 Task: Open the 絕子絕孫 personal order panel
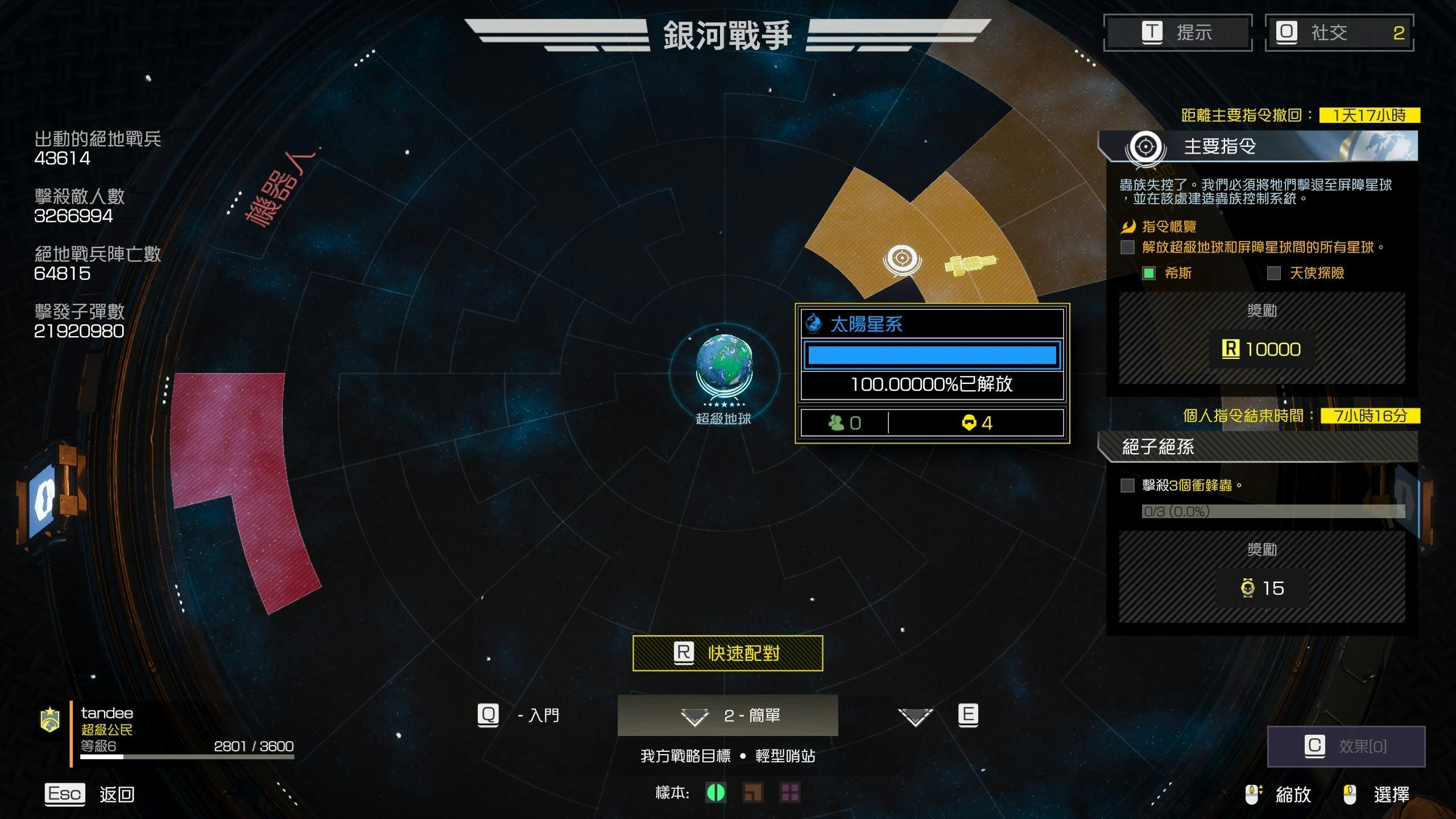coord(1258,447)
